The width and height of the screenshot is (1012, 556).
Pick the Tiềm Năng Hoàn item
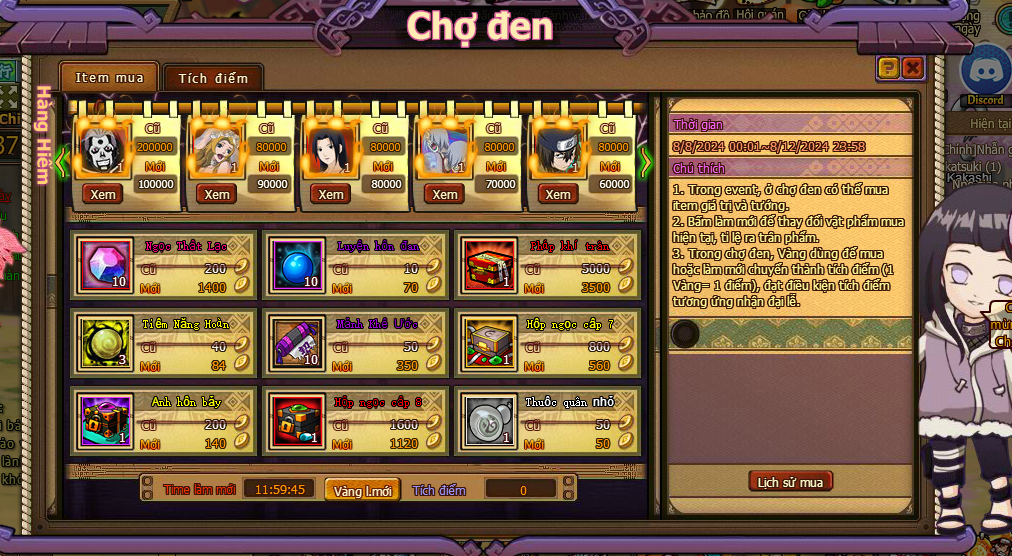(x=105, y=343)
